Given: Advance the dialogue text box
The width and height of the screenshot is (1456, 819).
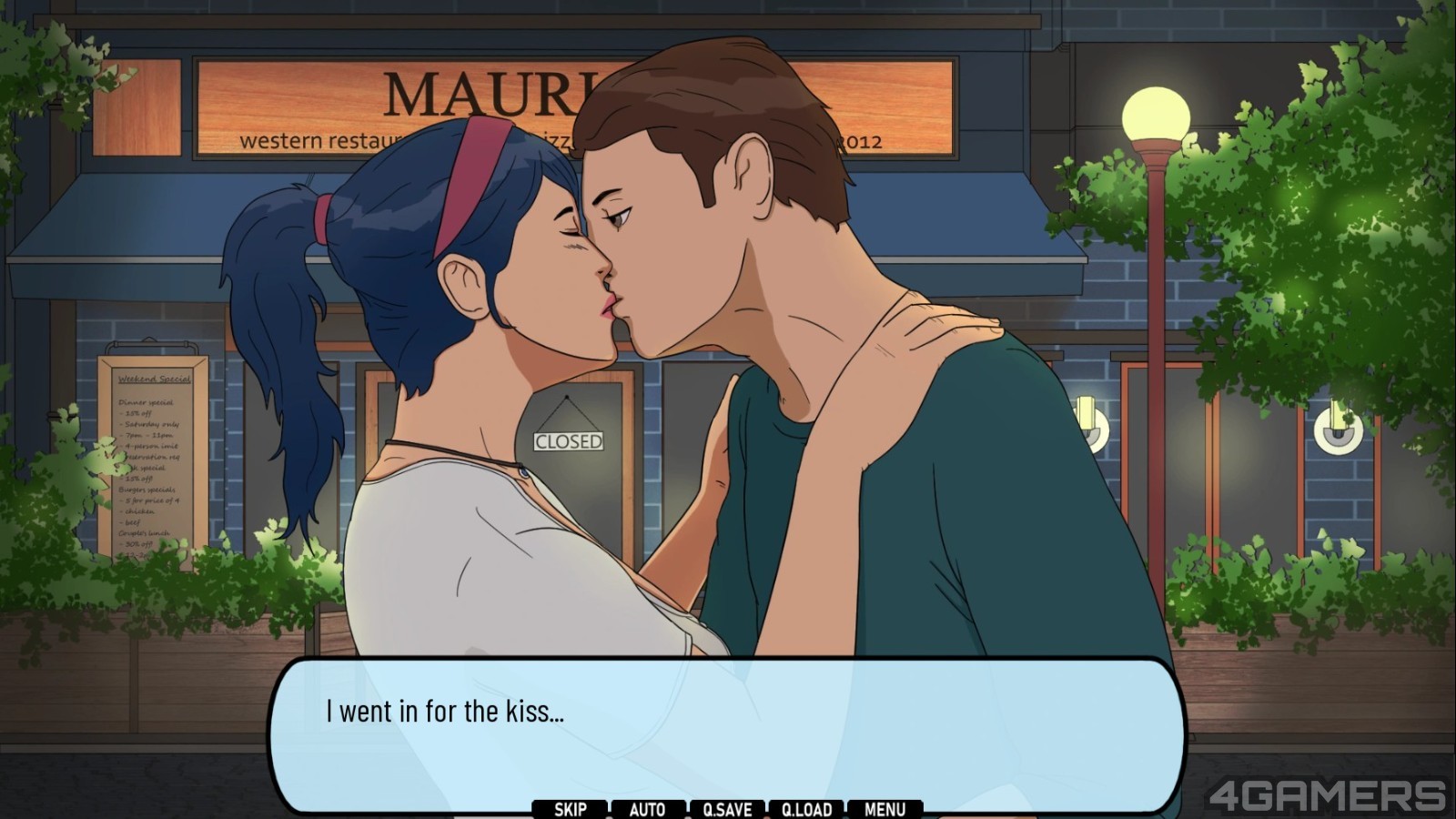Looking at the screenshot, I should pyautogui.click(x=726, y=728).
